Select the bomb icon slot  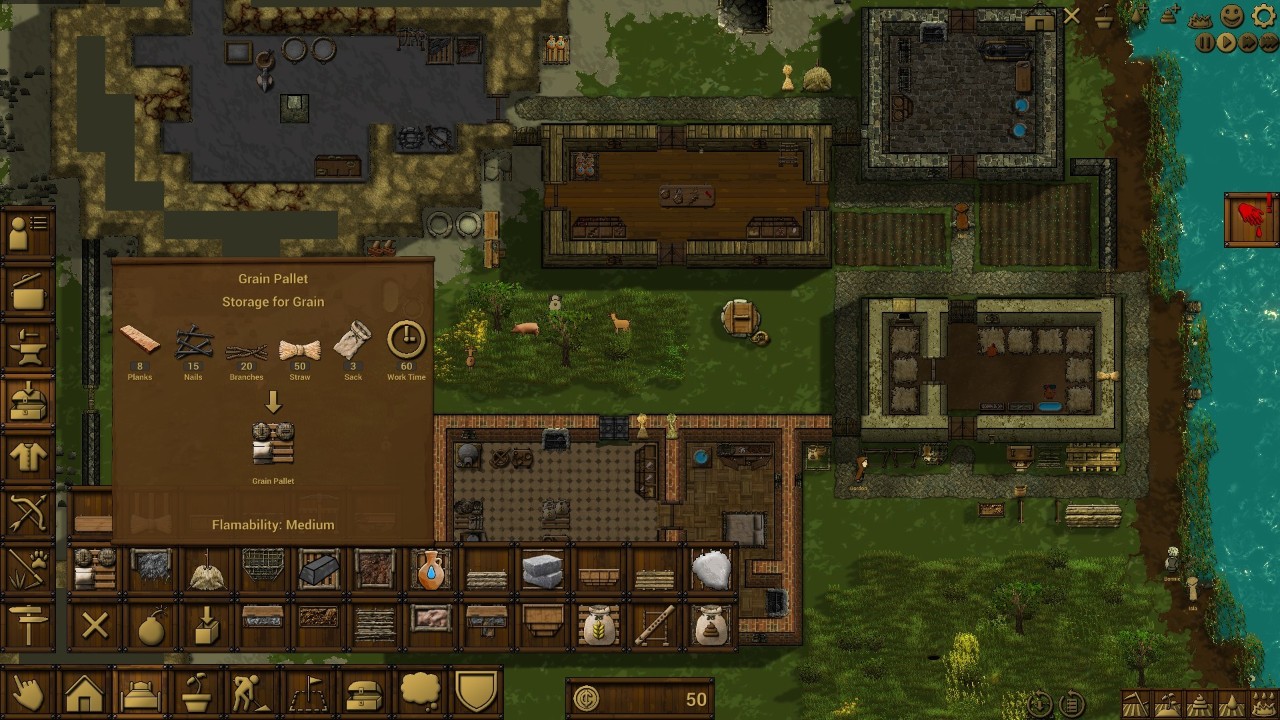point(151,626)
